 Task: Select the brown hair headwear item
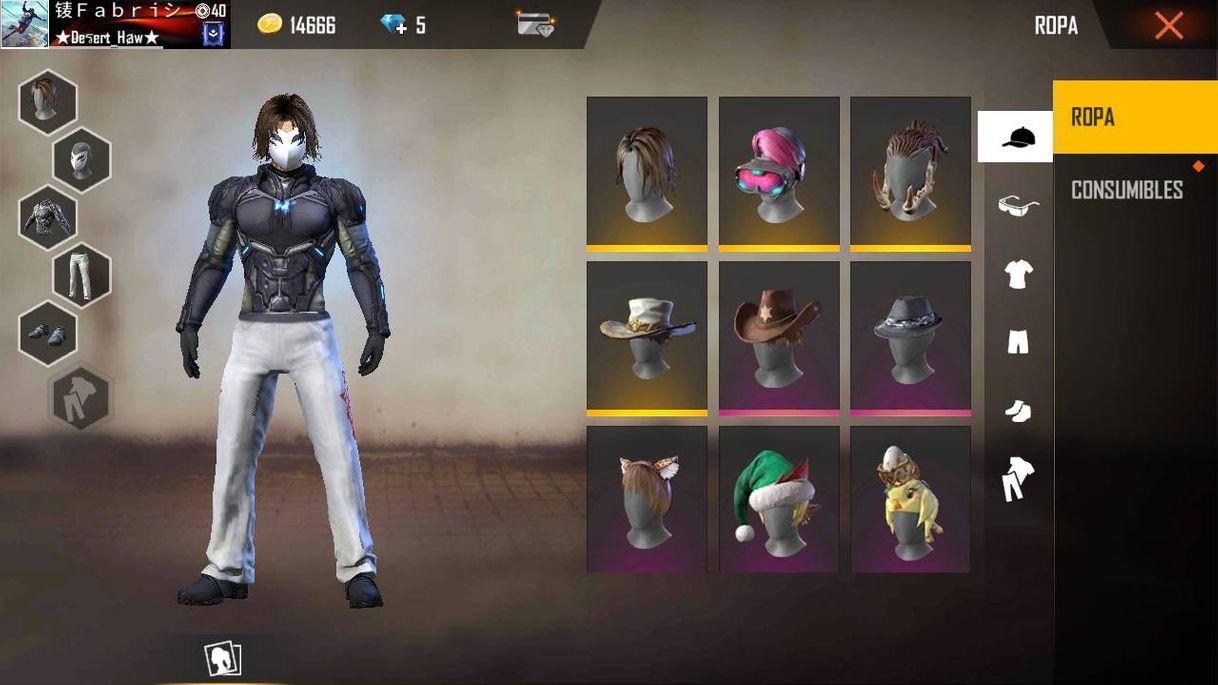647,172
